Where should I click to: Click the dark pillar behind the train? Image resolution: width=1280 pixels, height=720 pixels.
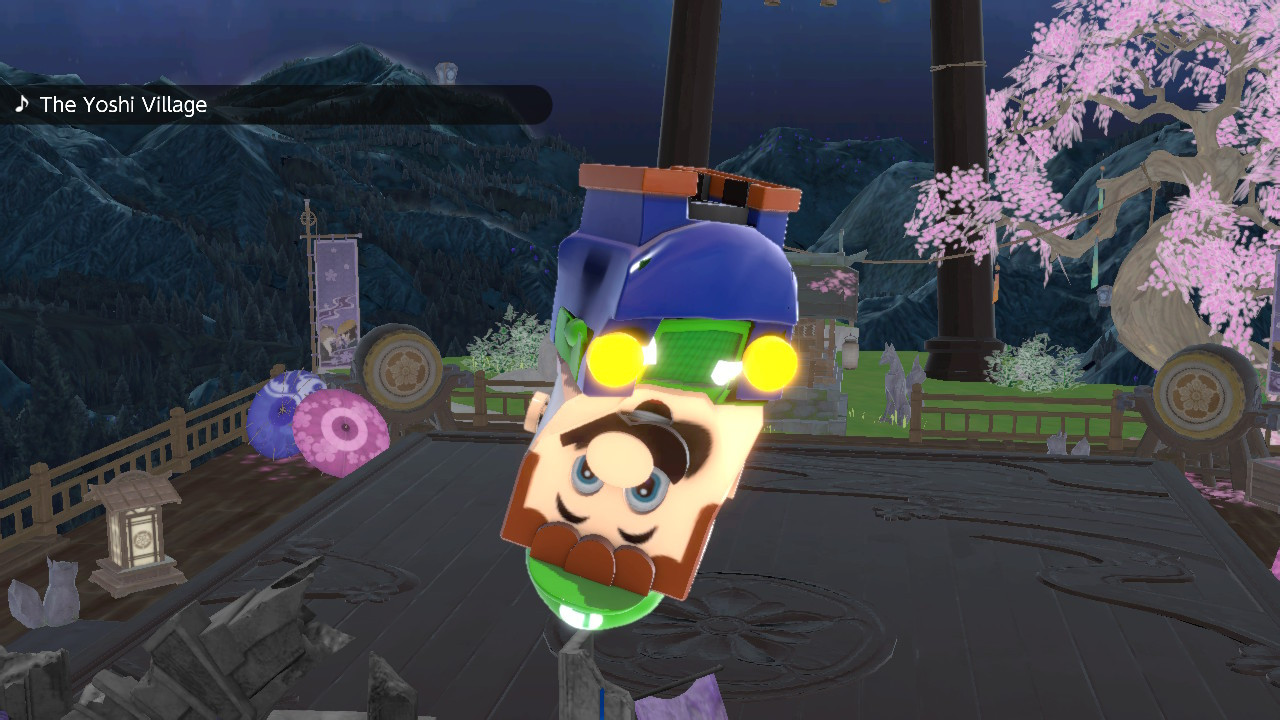click(x=950, y=150)
